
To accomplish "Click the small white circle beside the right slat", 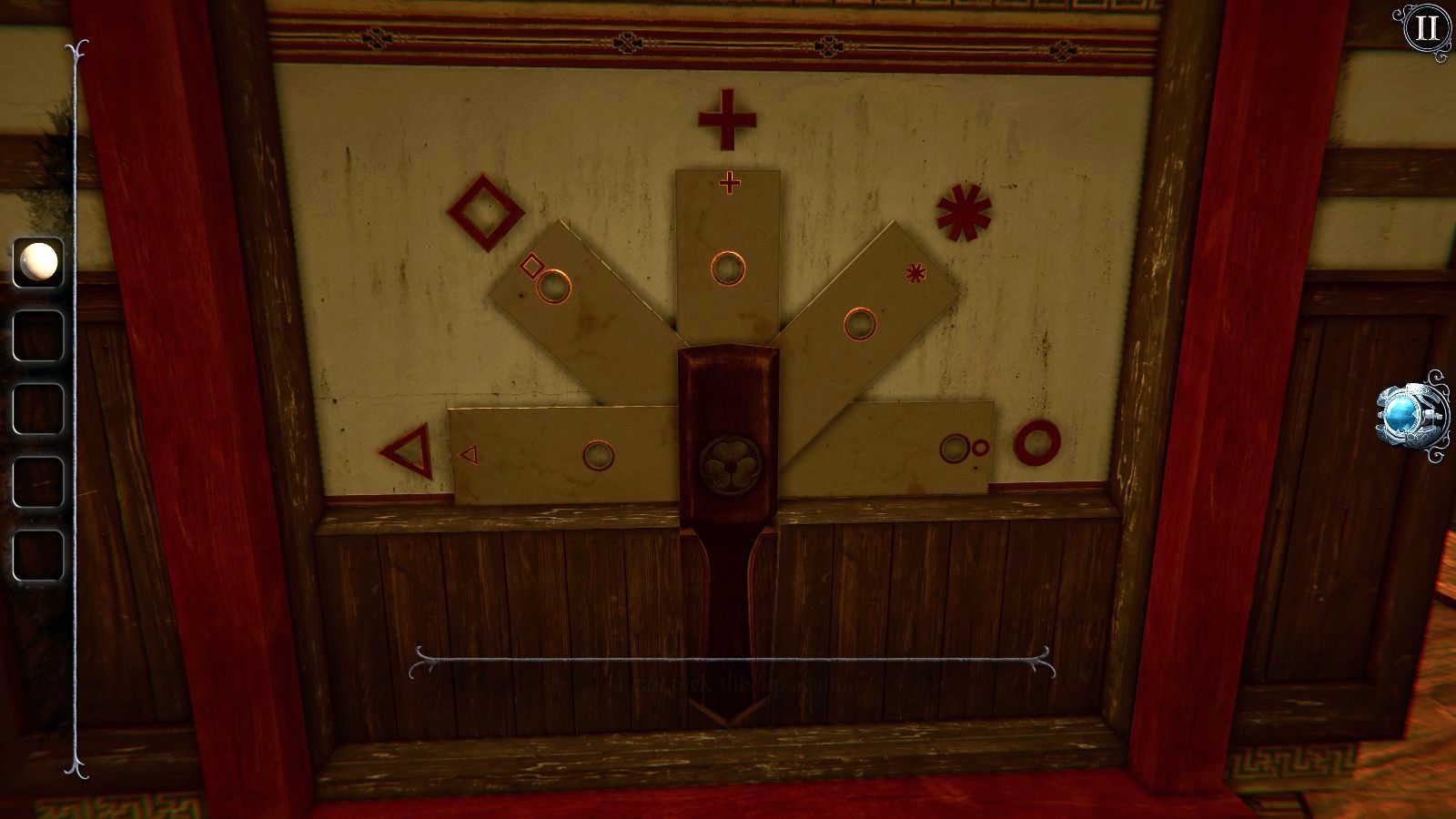I will click(x=981, y=447).
